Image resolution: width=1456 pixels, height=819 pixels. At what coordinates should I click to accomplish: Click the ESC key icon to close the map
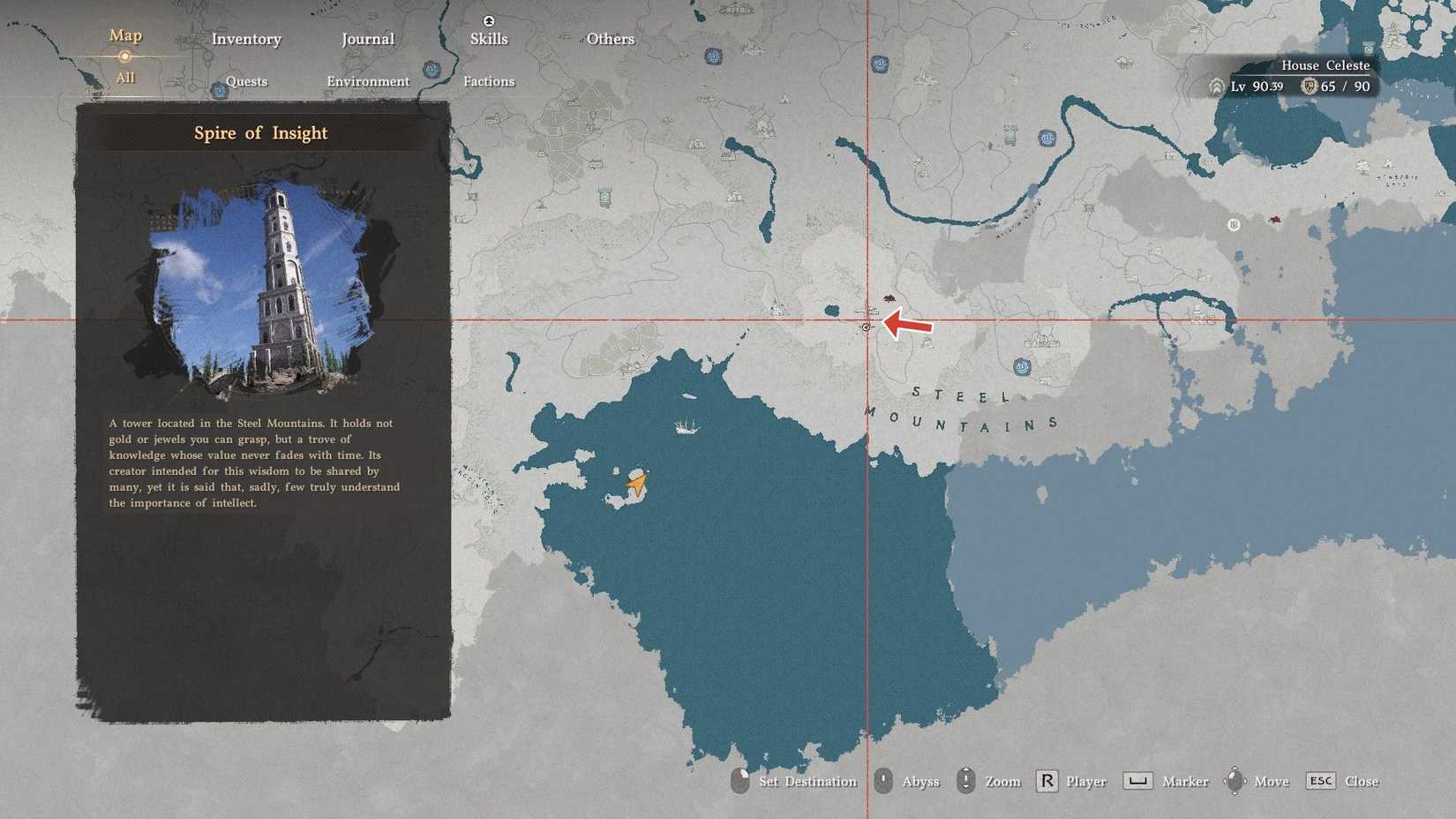(1320, 781)
